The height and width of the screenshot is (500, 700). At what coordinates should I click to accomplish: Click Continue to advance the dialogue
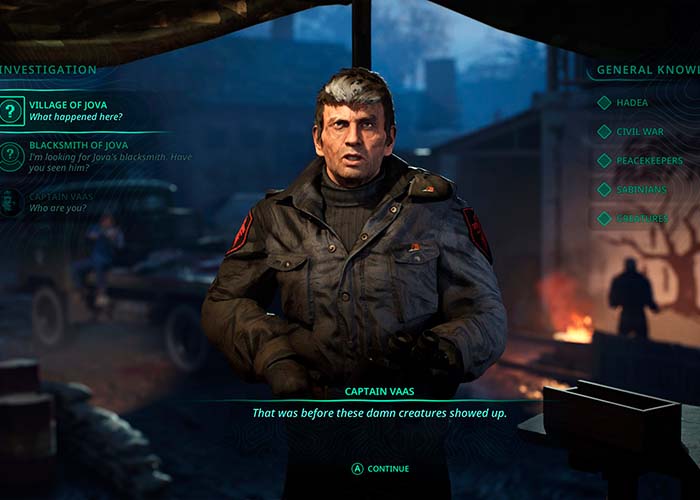[380, 468]
